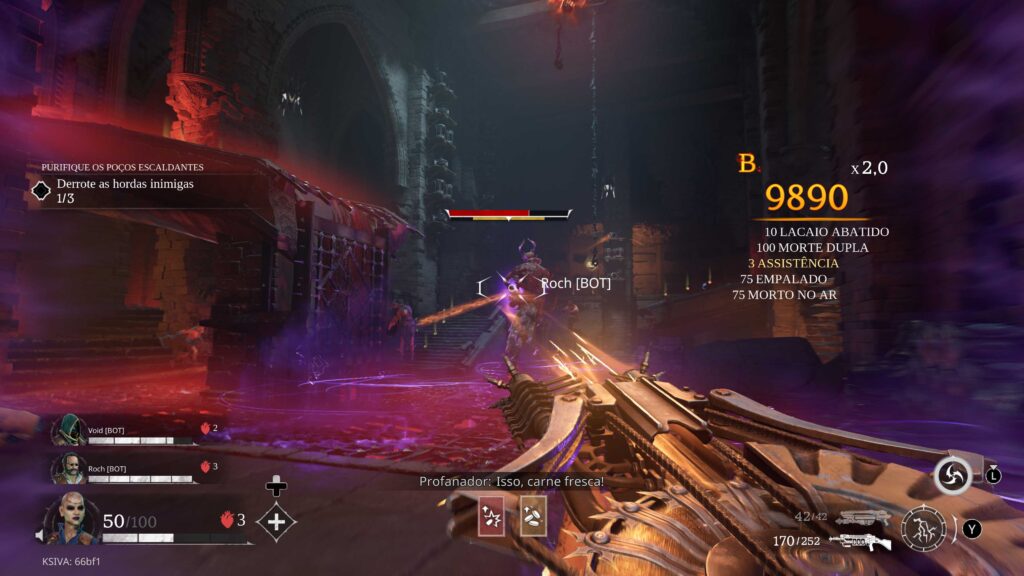Activate the red sparkle card slot

pos(492,515)
